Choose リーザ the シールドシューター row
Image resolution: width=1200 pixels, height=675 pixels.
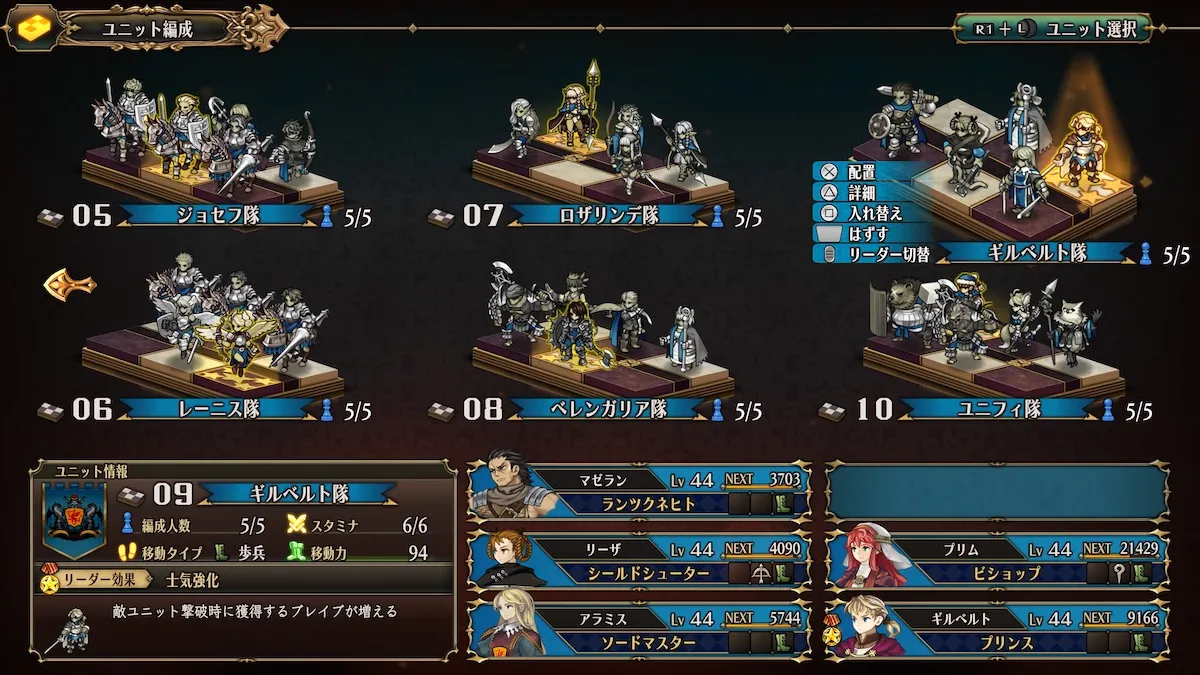click(x=638, y=561)
